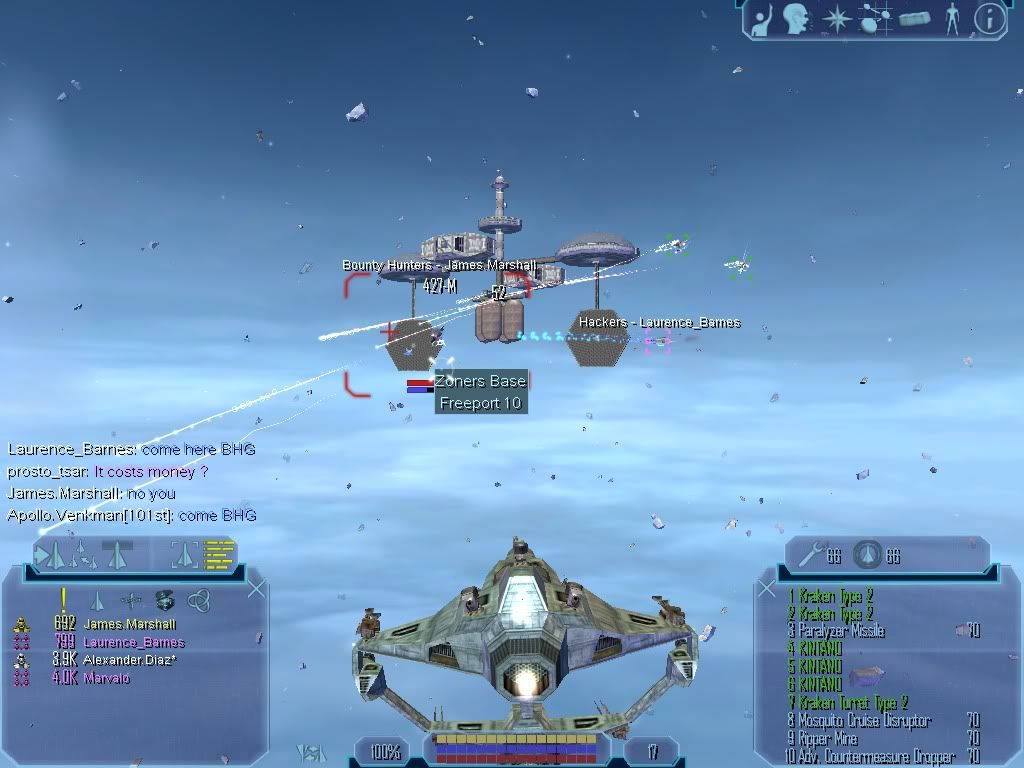Open the information card button
1024x768 pixels.
(989, 19)
